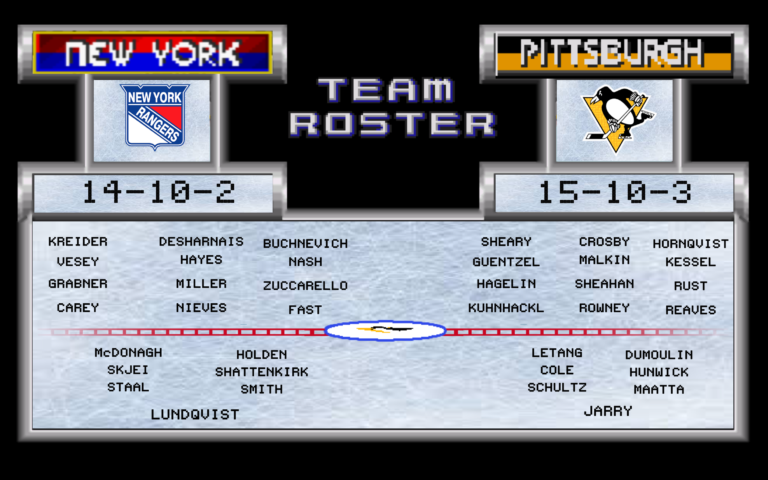Choose Crosby from the Pittsburgh roster
Screen dimensions: 768x480
tap(604, 242)
